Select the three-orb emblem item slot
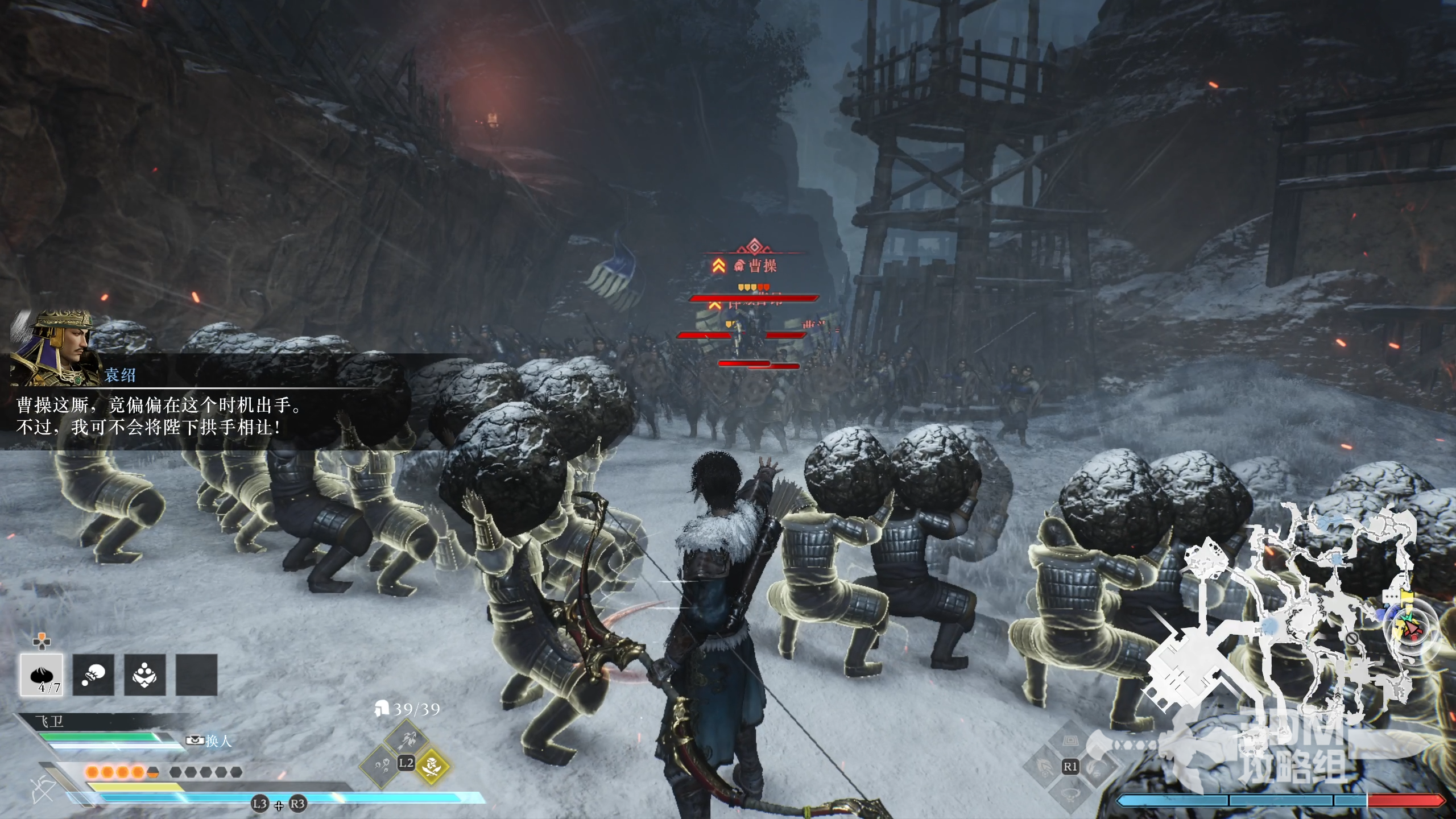The width and height of the screenshot is (1456, 819). pos(145,675)
